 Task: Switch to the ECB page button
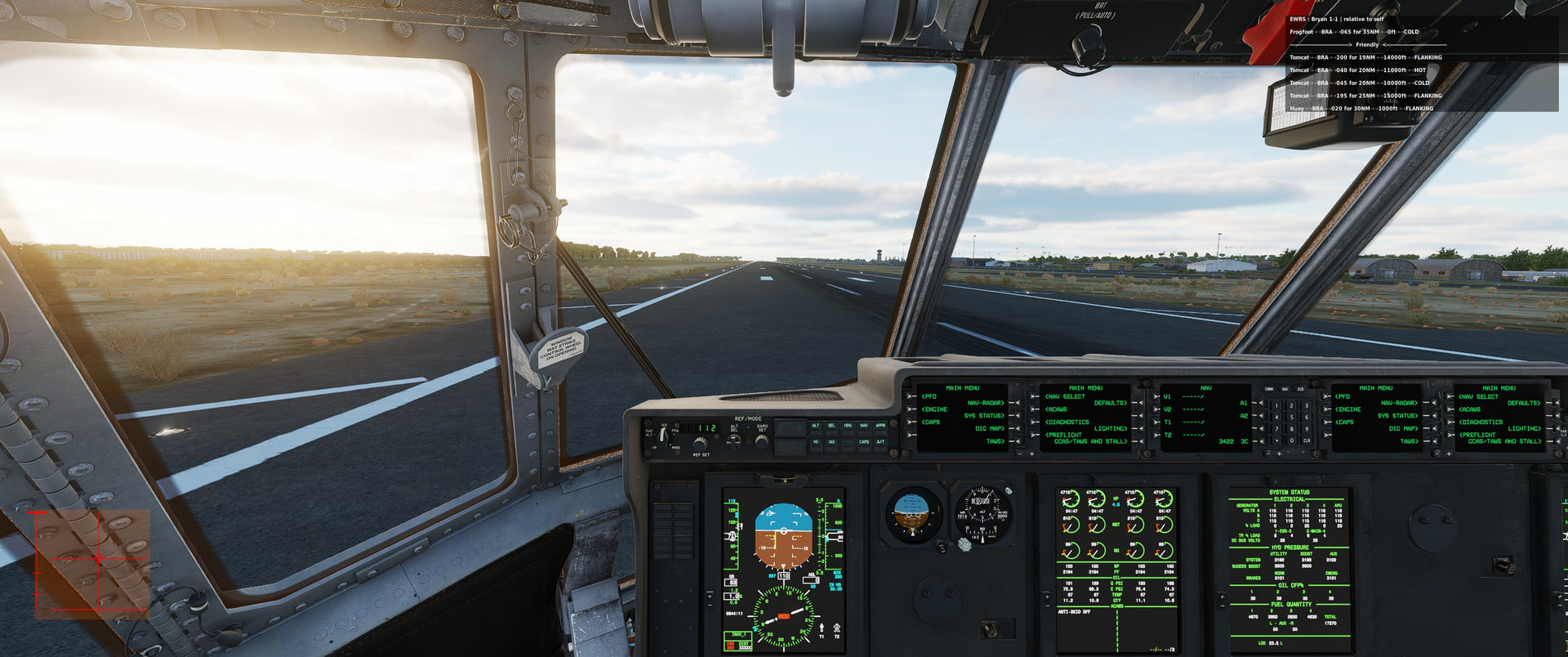click(x=1301, y=389)
